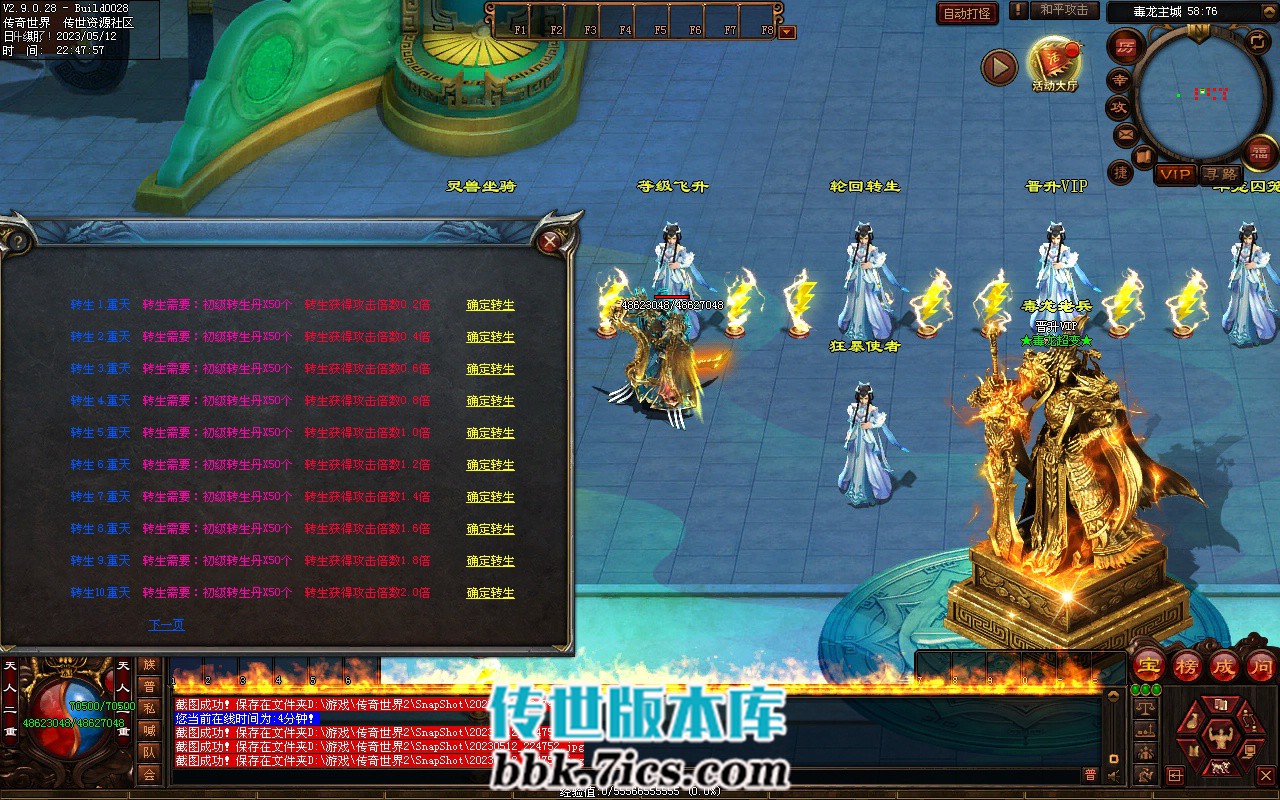Confirm rebirth for 转生5重天
Screen dimensions: 1280x800
[x=490, y=433]
